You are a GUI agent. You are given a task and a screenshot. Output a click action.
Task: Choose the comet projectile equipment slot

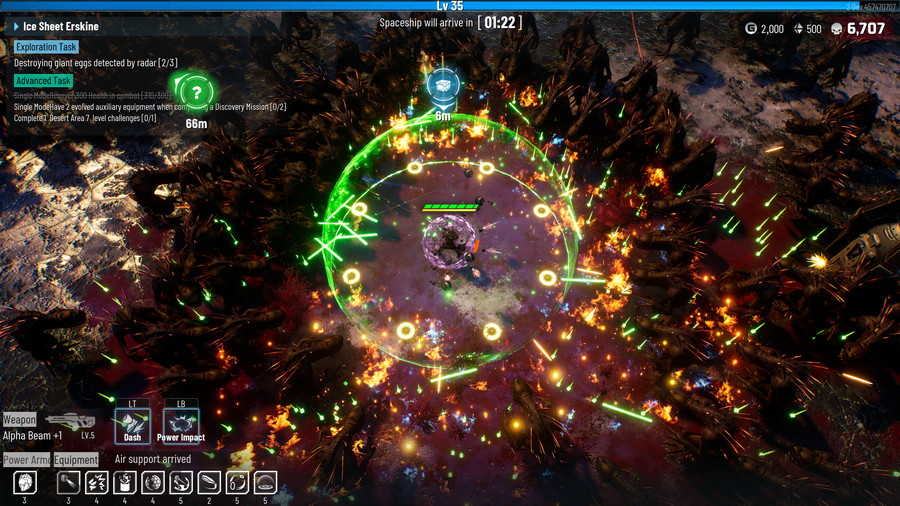point(68,483)
